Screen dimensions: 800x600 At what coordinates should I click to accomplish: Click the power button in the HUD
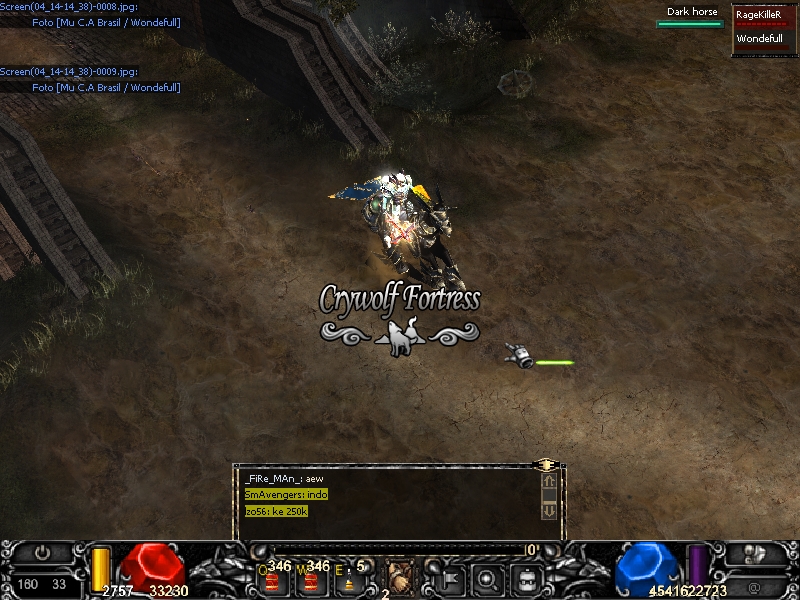point(43,553)
